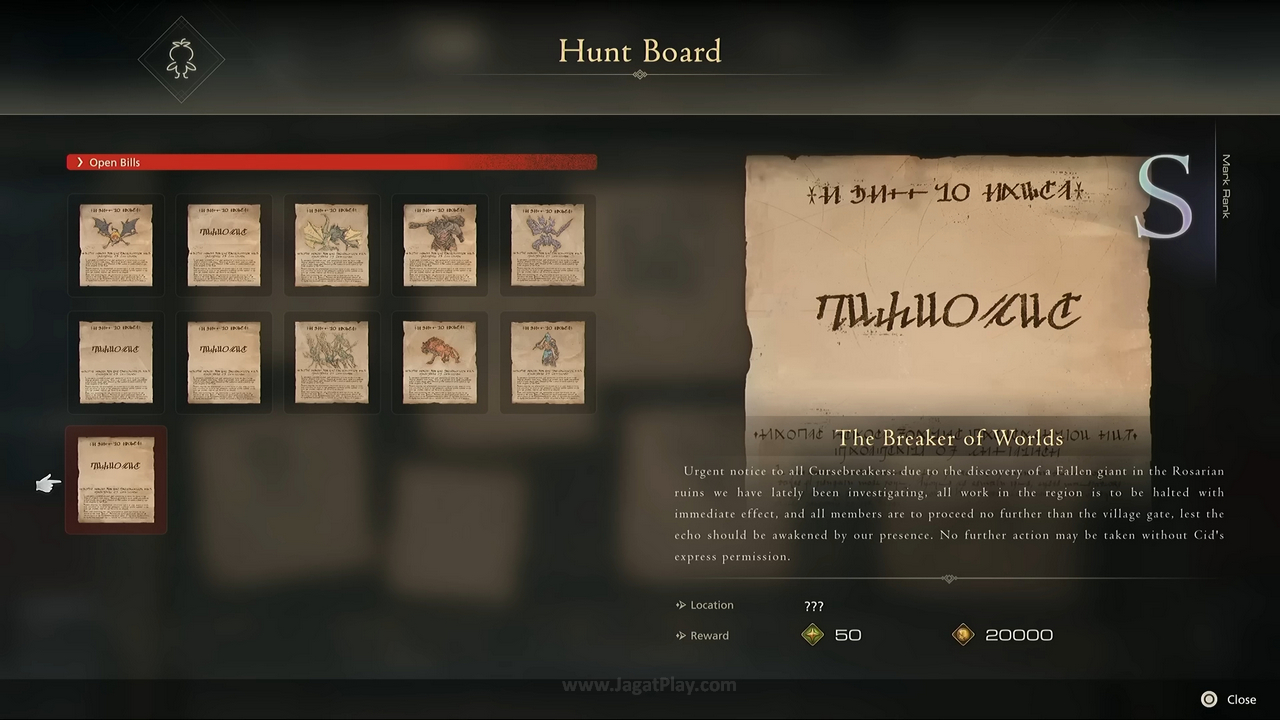Image resolution: width=1280 pixels, height=720 pixels.
Task: Select the green renown star icon beside 50
Action: [811, 634]
